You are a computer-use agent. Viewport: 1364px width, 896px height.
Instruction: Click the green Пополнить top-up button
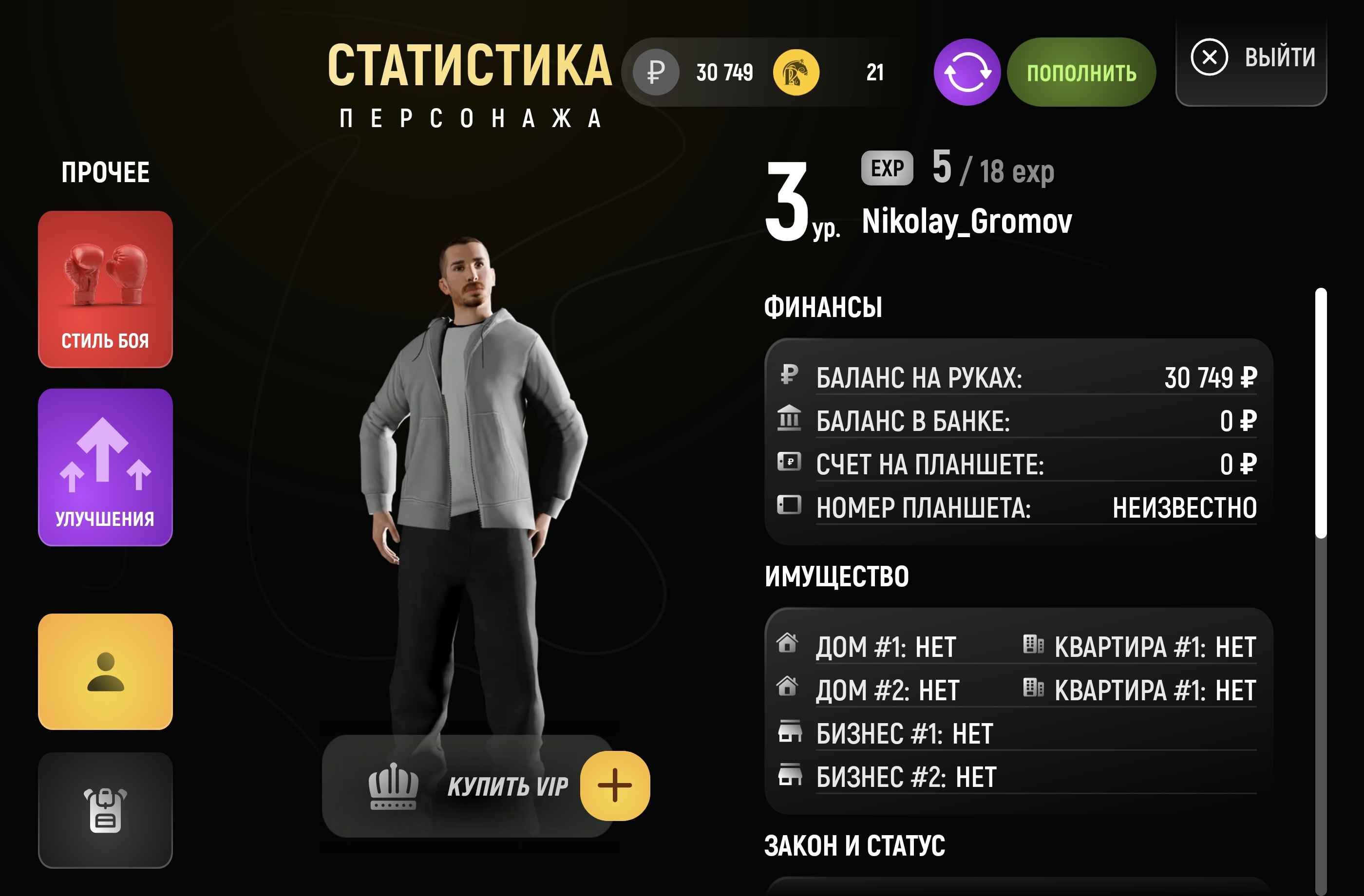[x=1081, y=72]
